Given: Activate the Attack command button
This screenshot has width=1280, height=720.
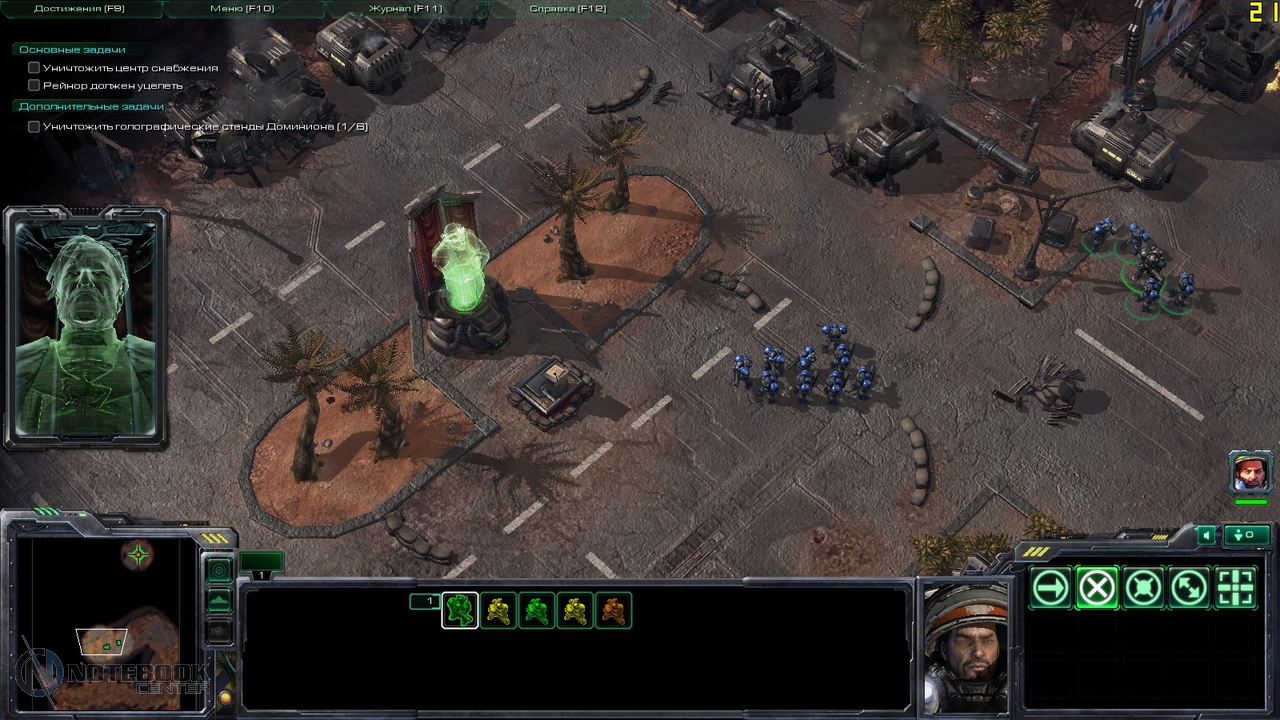Looking at the screenshot, I should pos(1235,589).
